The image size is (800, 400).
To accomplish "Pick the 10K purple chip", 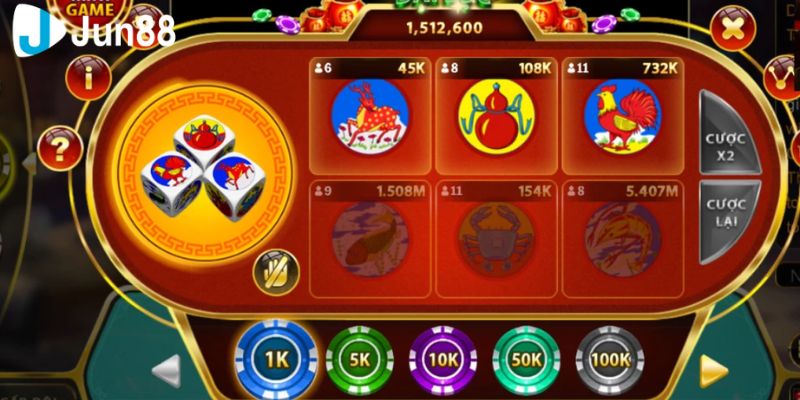I will (x=442, y=357).
